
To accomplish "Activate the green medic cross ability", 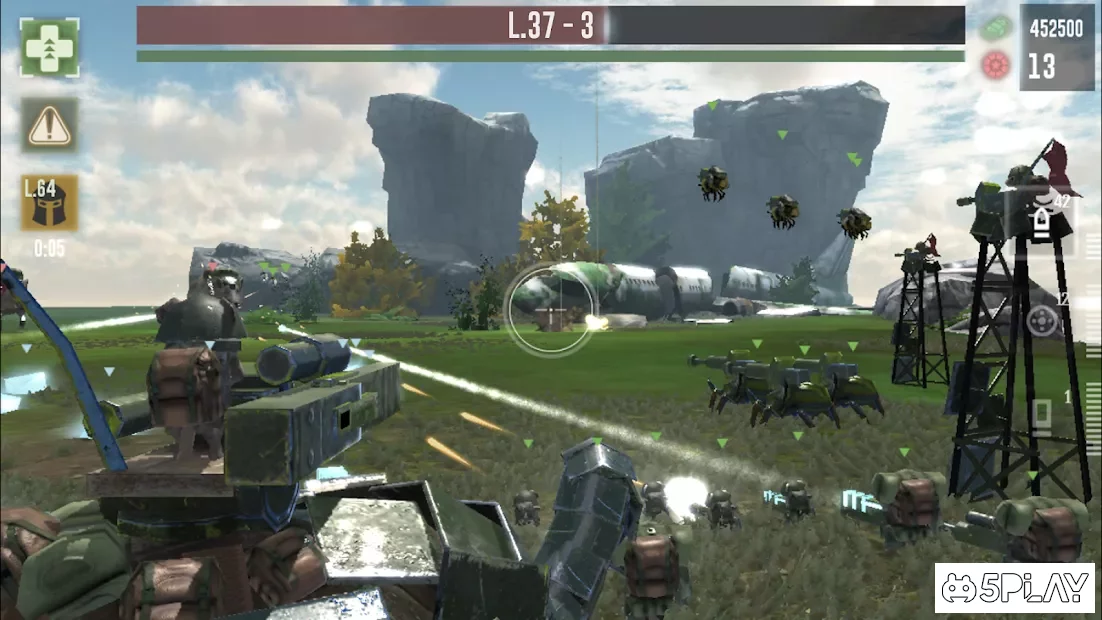I will pos(49,47).
